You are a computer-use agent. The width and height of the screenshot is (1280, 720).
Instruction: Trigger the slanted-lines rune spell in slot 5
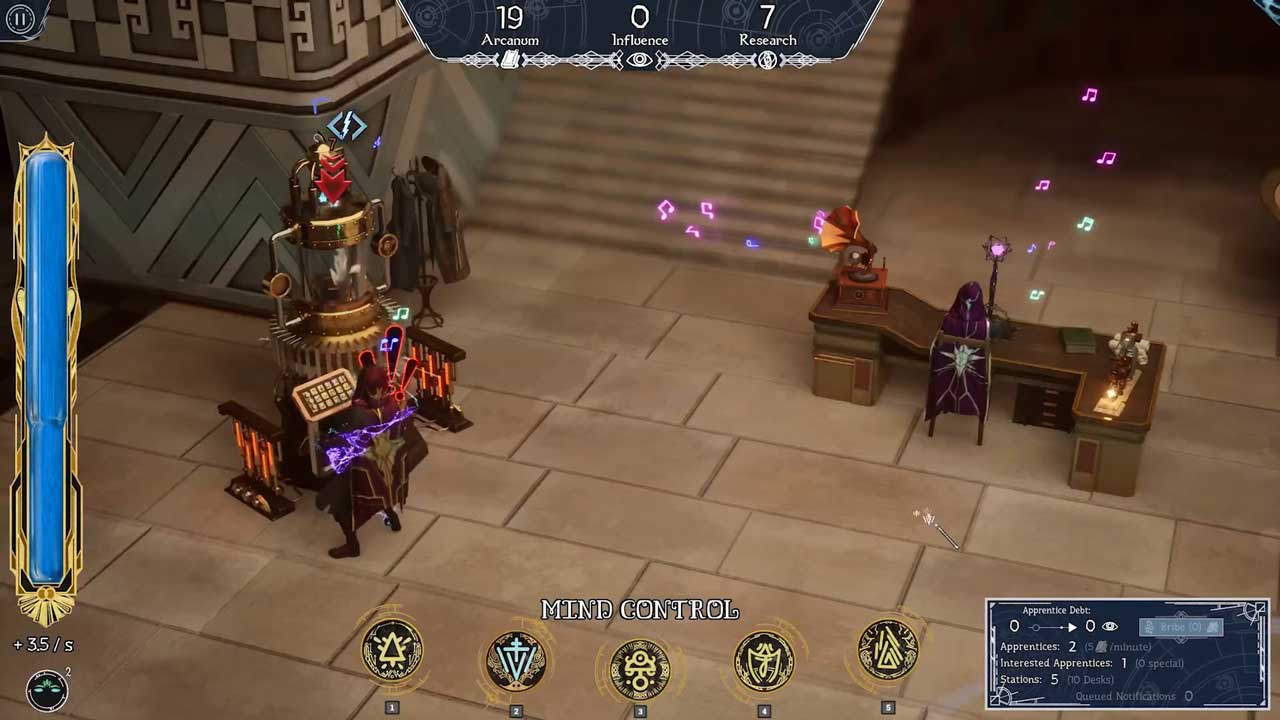click(888, 654)
